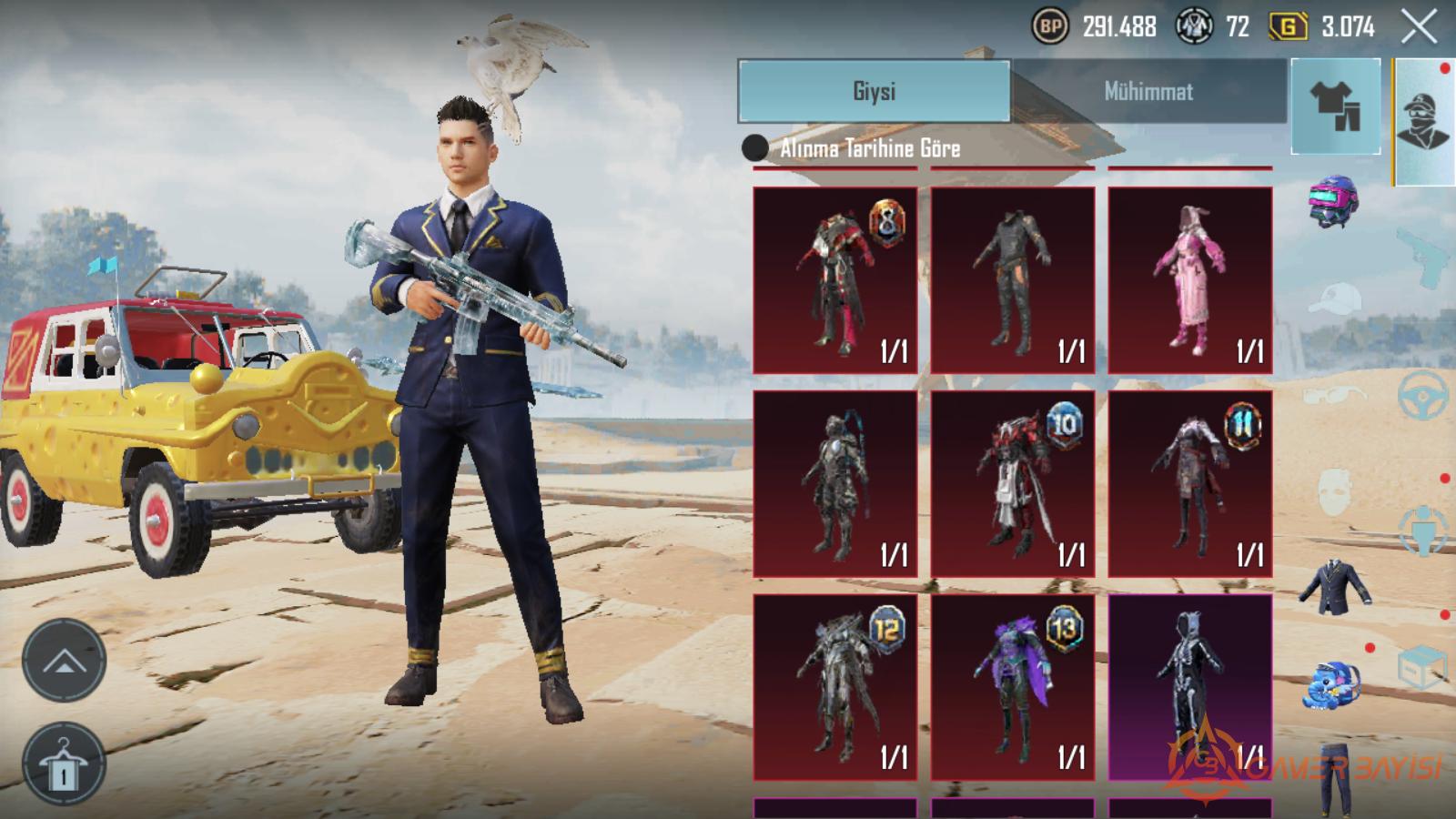
Task: Click the equipped purple helmet slot
Action: [x=1334, y=200]
